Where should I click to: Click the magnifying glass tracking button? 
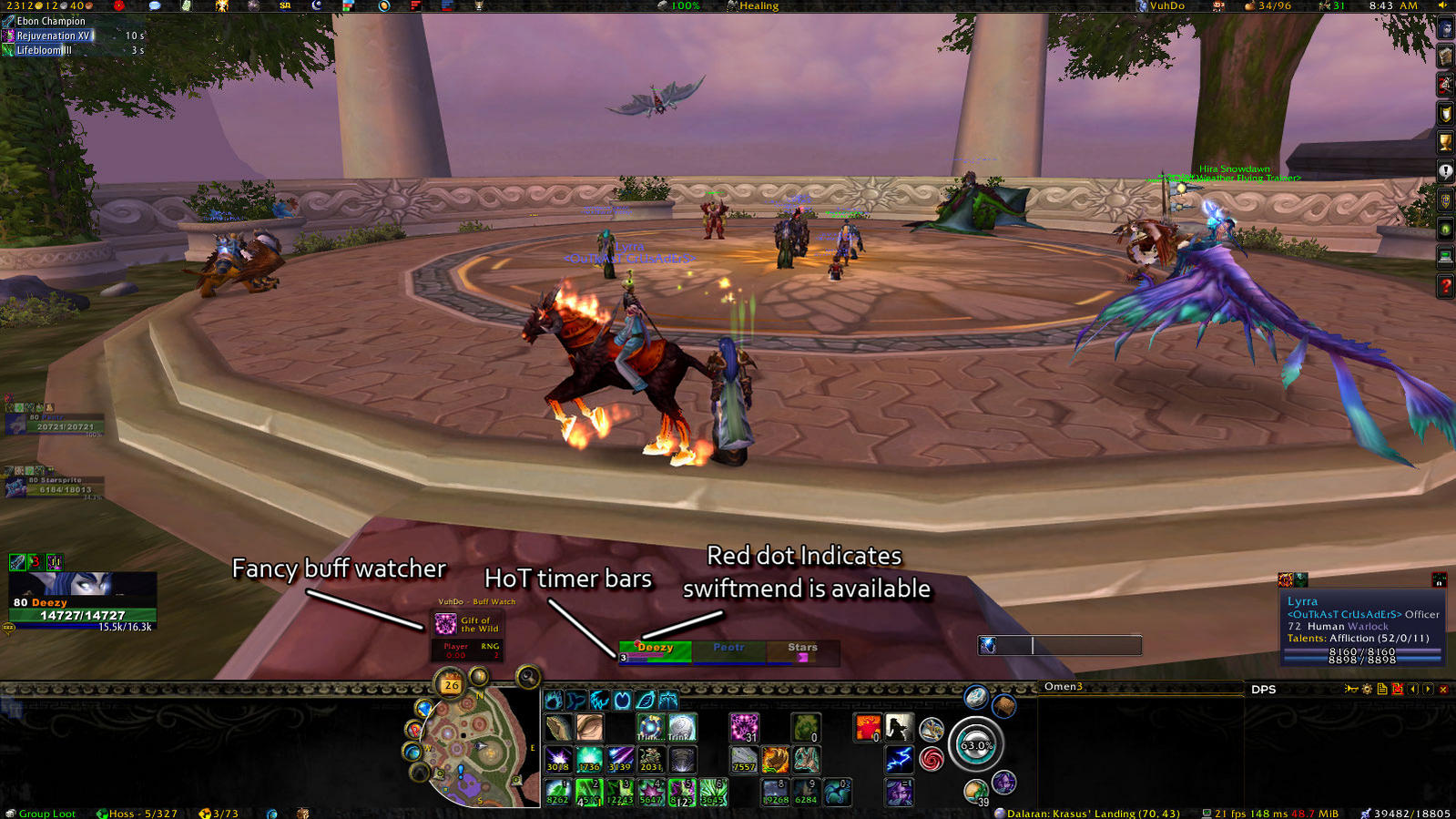click(527, 677)
